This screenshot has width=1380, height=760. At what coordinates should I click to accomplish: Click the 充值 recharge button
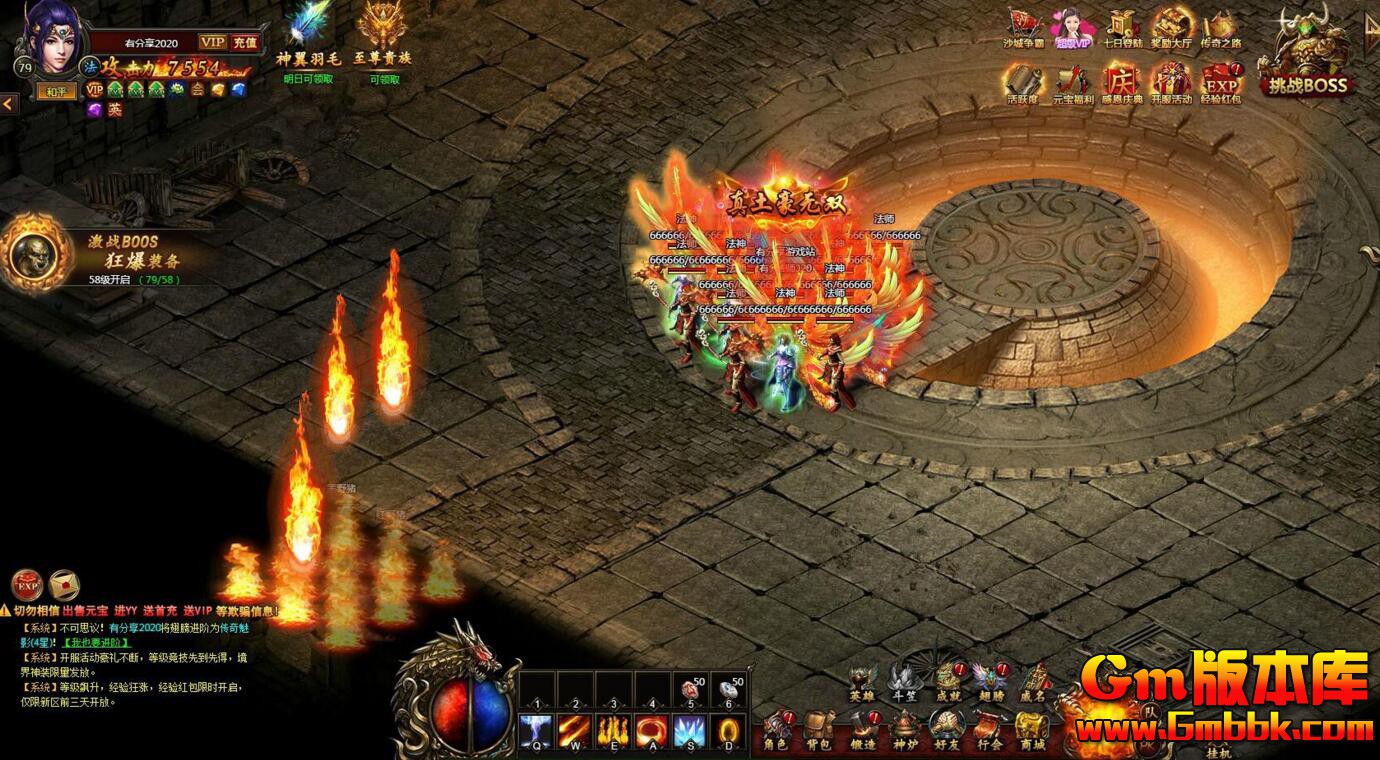pyautogui.click(x=246, y=43)
